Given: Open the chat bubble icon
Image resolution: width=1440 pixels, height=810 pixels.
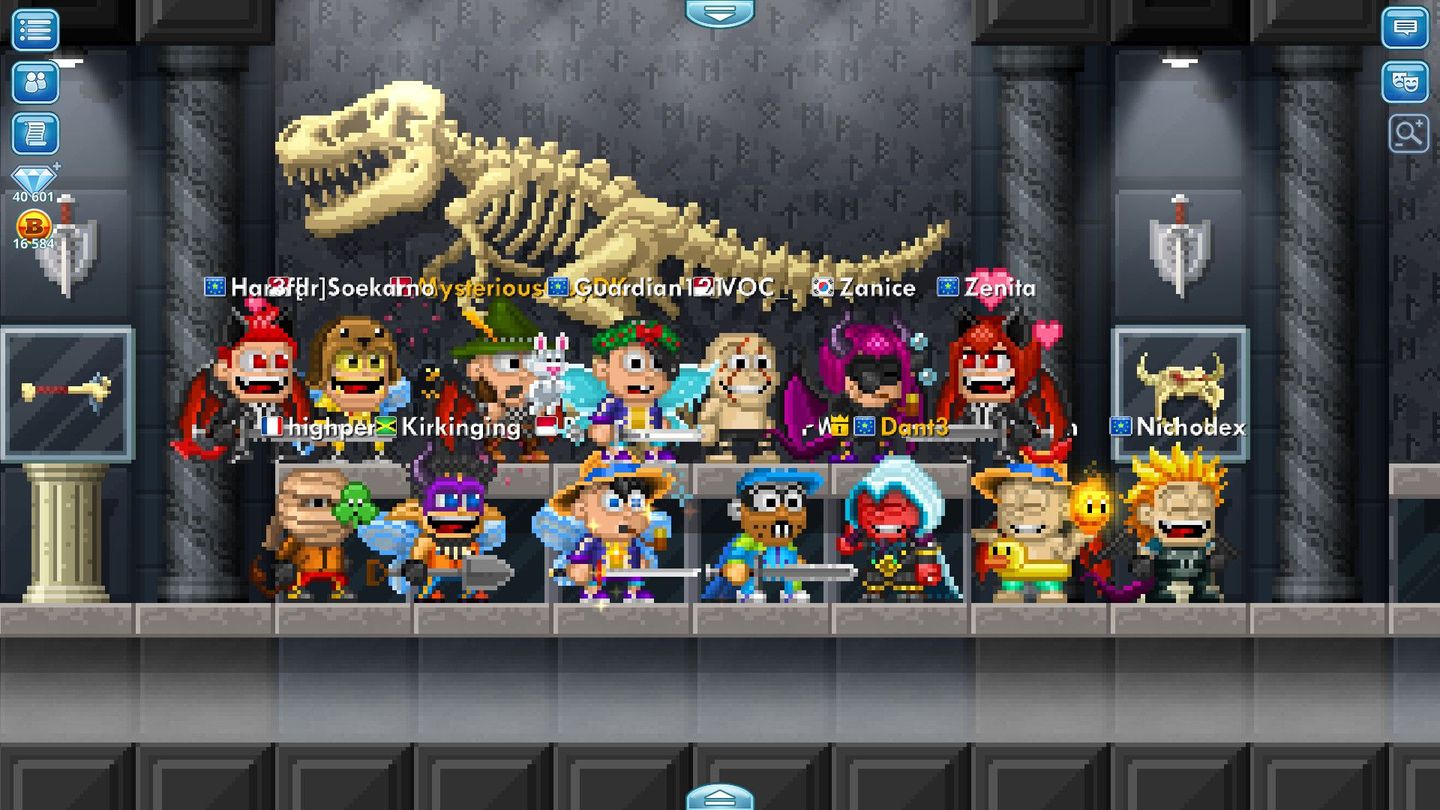Looking at the screenshot, I should pyautogui.click(x=1406, y=30).
